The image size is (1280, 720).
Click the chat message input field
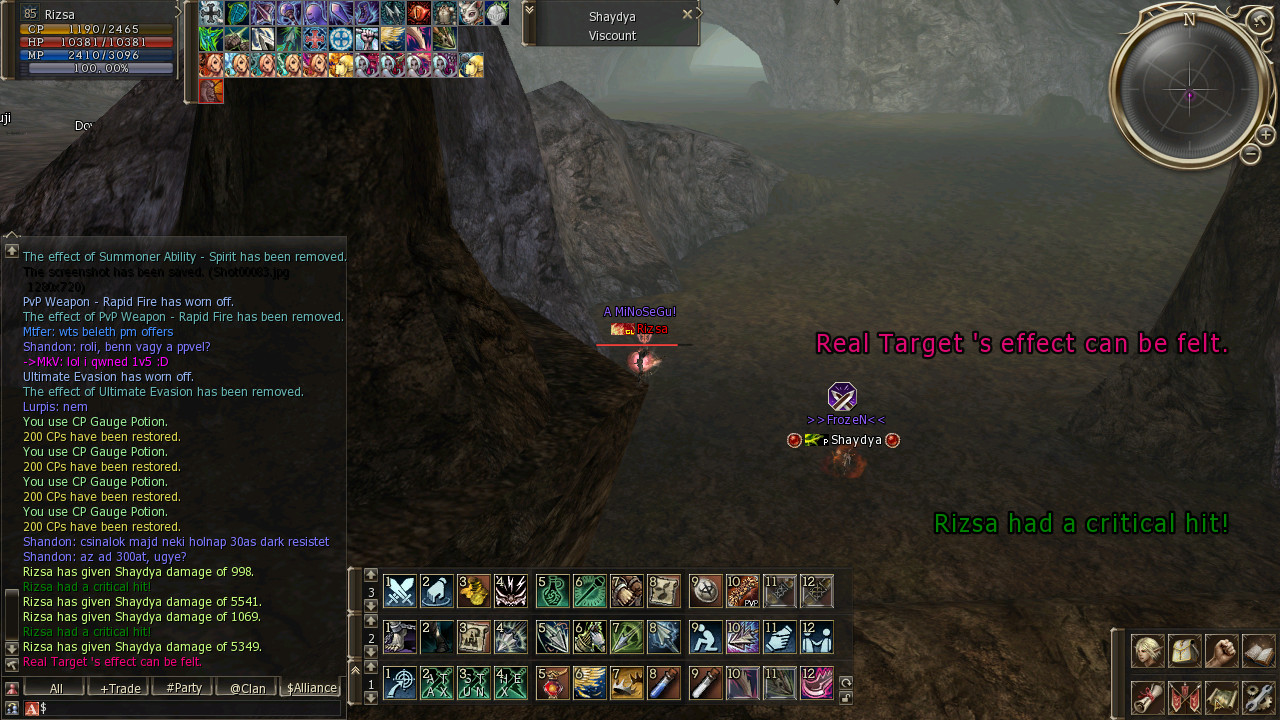(x=190, y=708)
